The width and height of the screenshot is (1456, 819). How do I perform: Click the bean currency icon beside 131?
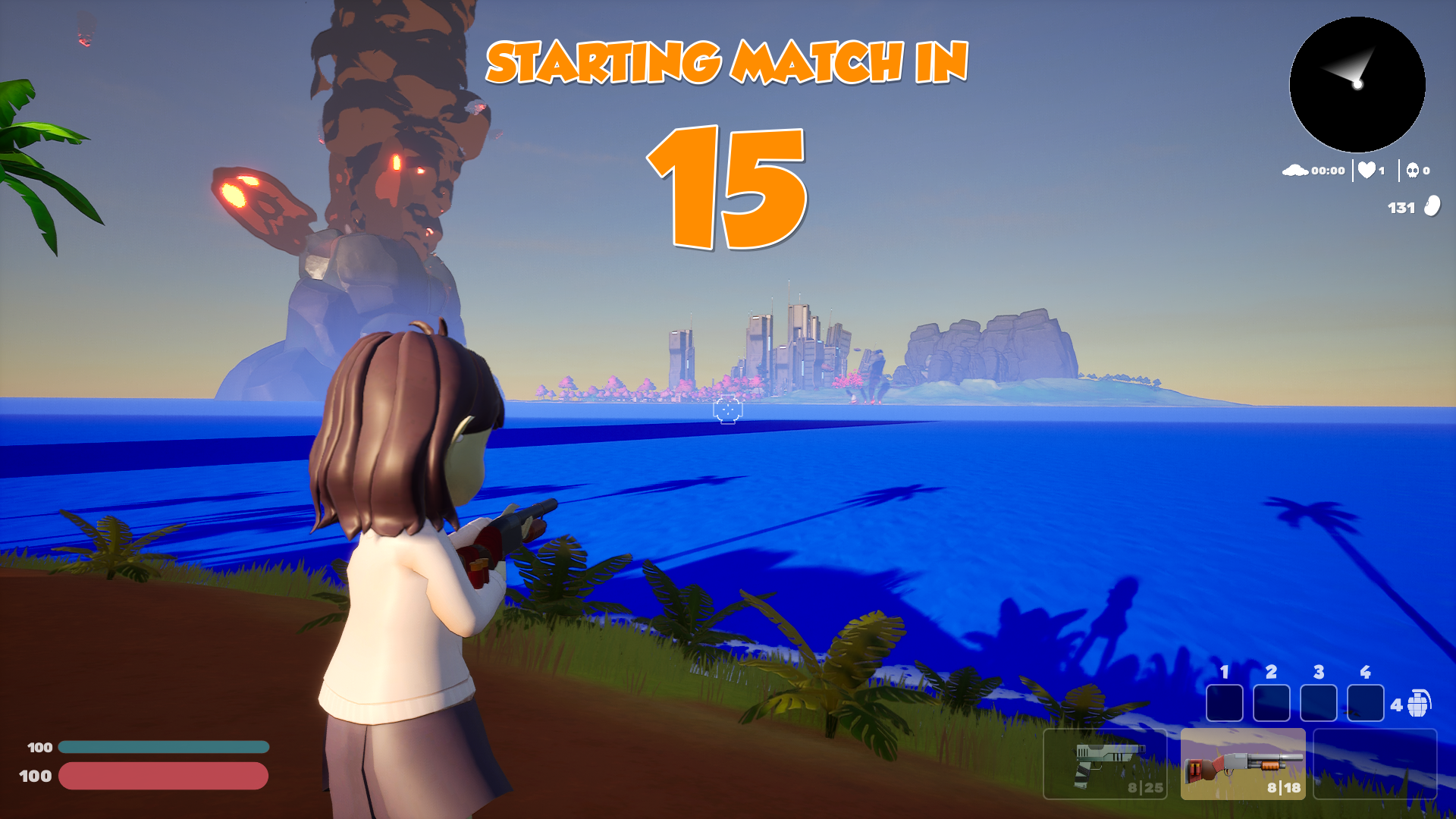pyautogui.click(x=1432, y=206)
